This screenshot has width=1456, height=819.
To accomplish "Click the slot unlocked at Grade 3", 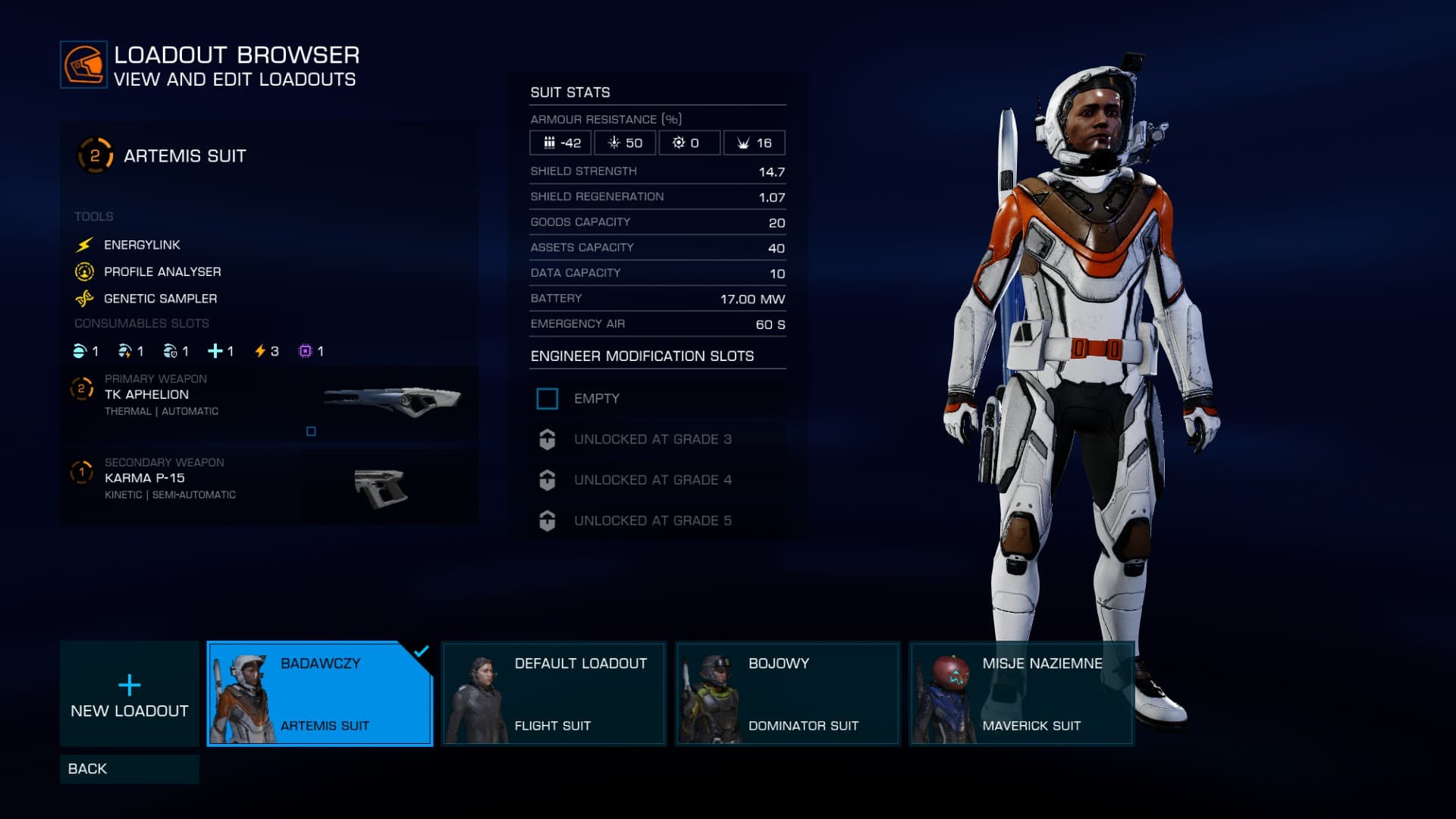I will tap(657, 439).
